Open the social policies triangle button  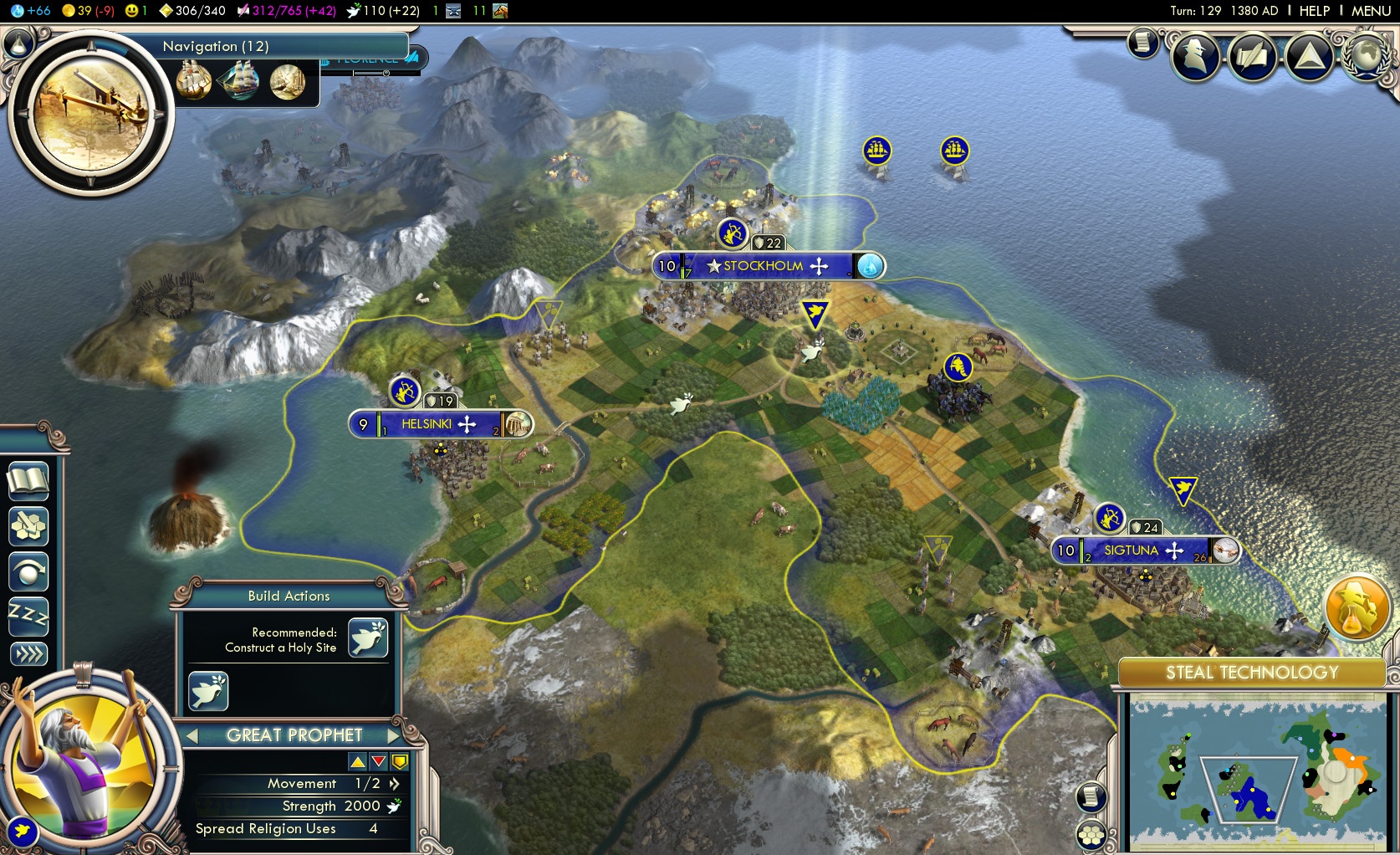pos(1309,56)
